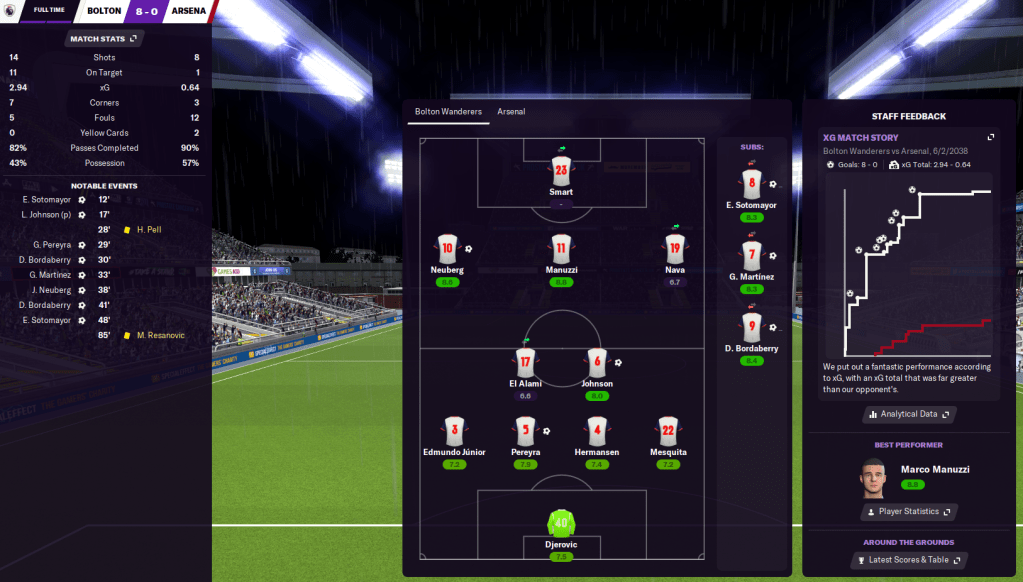Switch to the Arsenal lineup tab
This screenshot has height=582, width=1023.
click(x=511, y=112)
